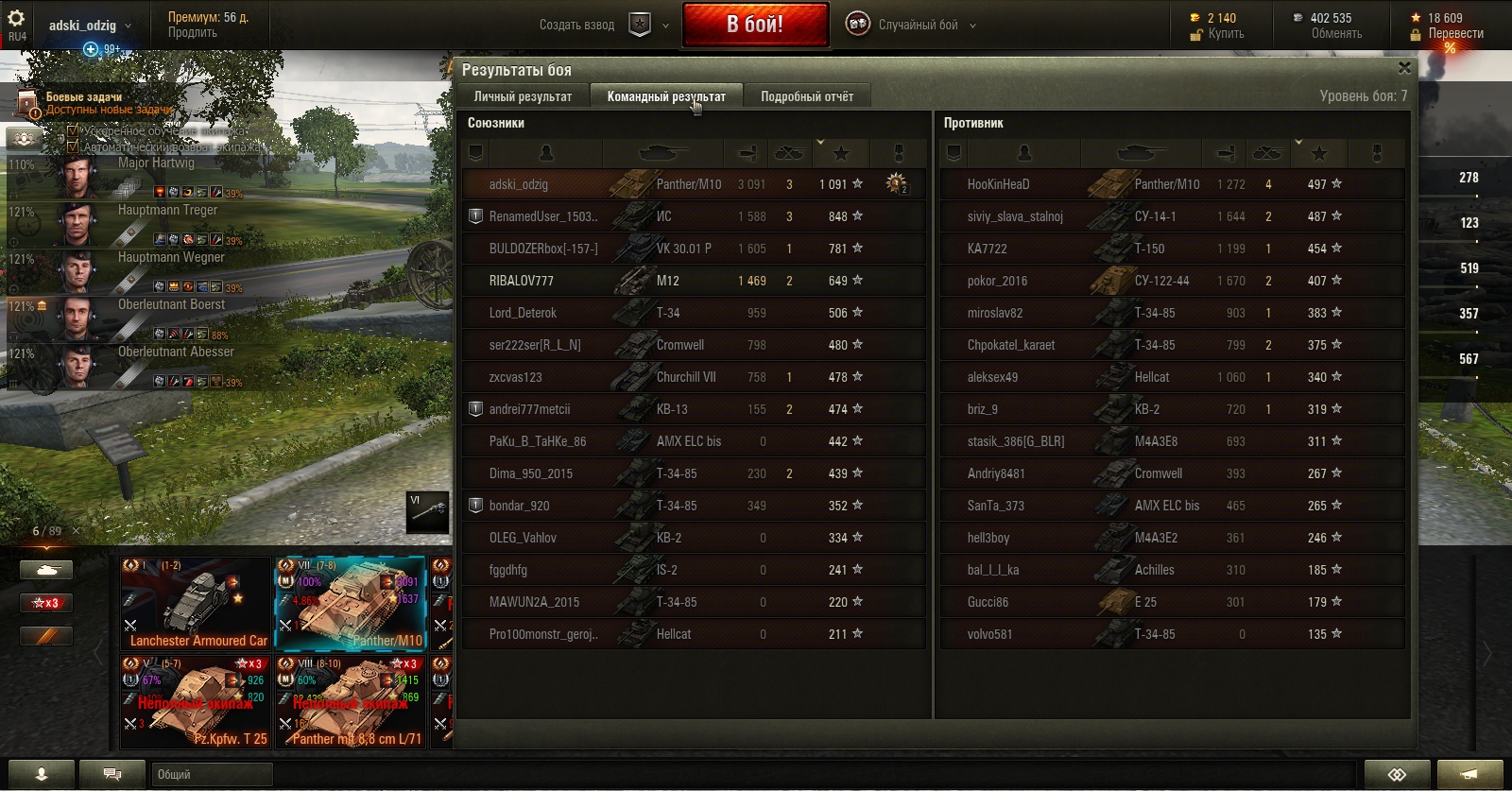The image size is (1512, 791).
Task: Close the battle results window
Action: point(1404,68)
